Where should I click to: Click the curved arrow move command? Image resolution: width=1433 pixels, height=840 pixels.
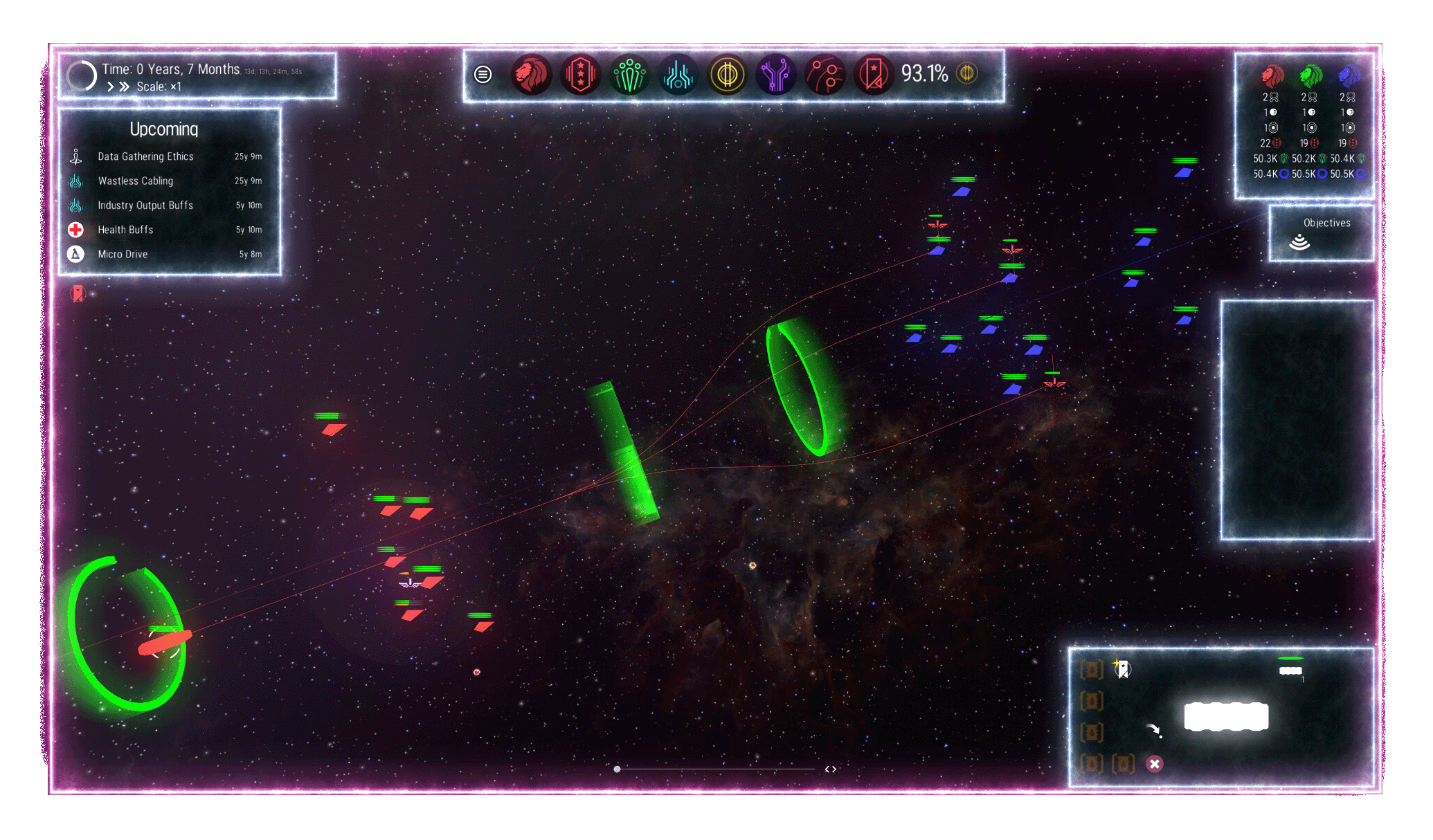(1153, 731)
